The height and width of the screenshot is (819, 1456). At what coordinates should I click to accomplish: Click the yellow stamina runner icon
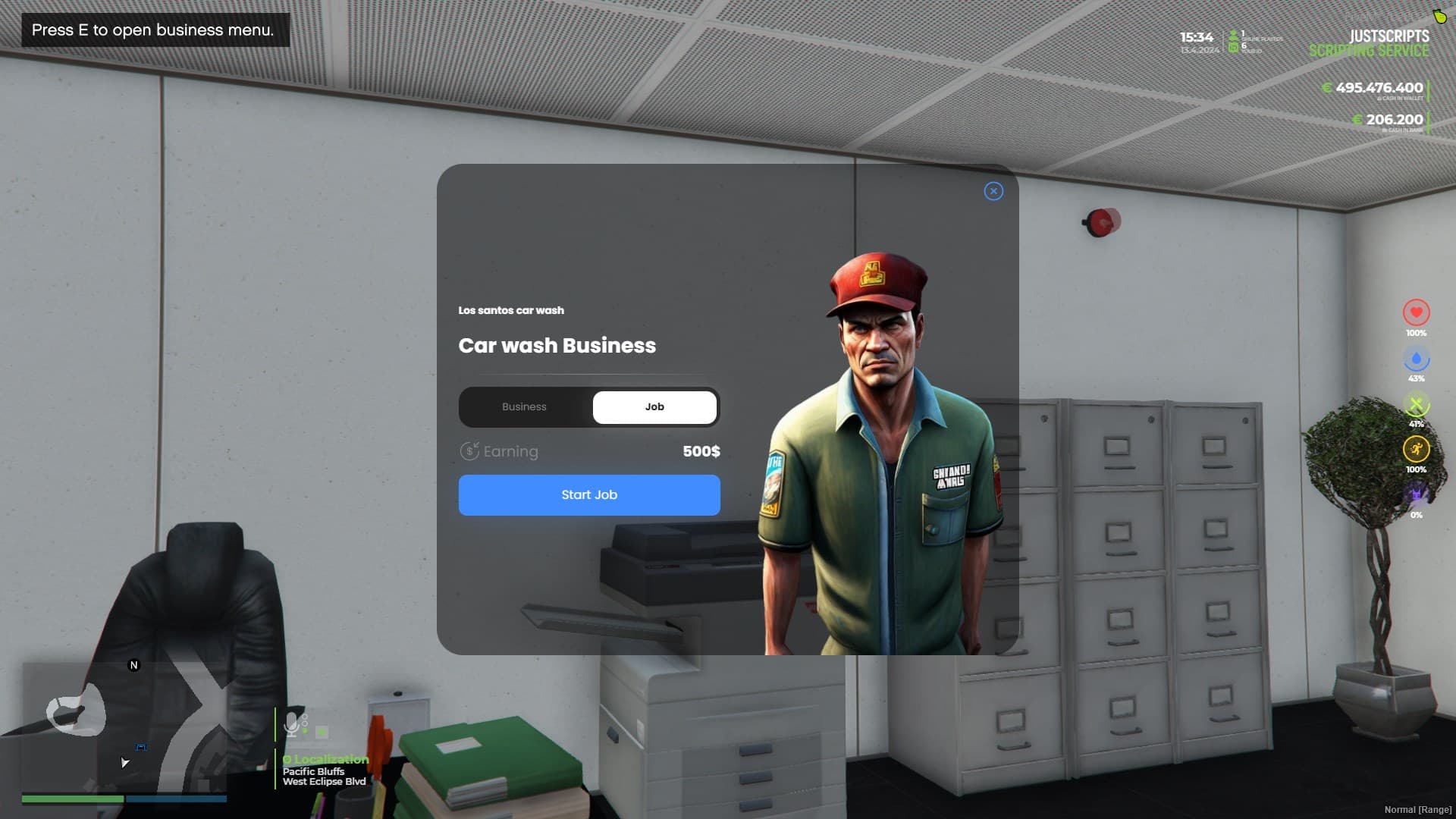pyautogui.click(x=1417, y=449)
